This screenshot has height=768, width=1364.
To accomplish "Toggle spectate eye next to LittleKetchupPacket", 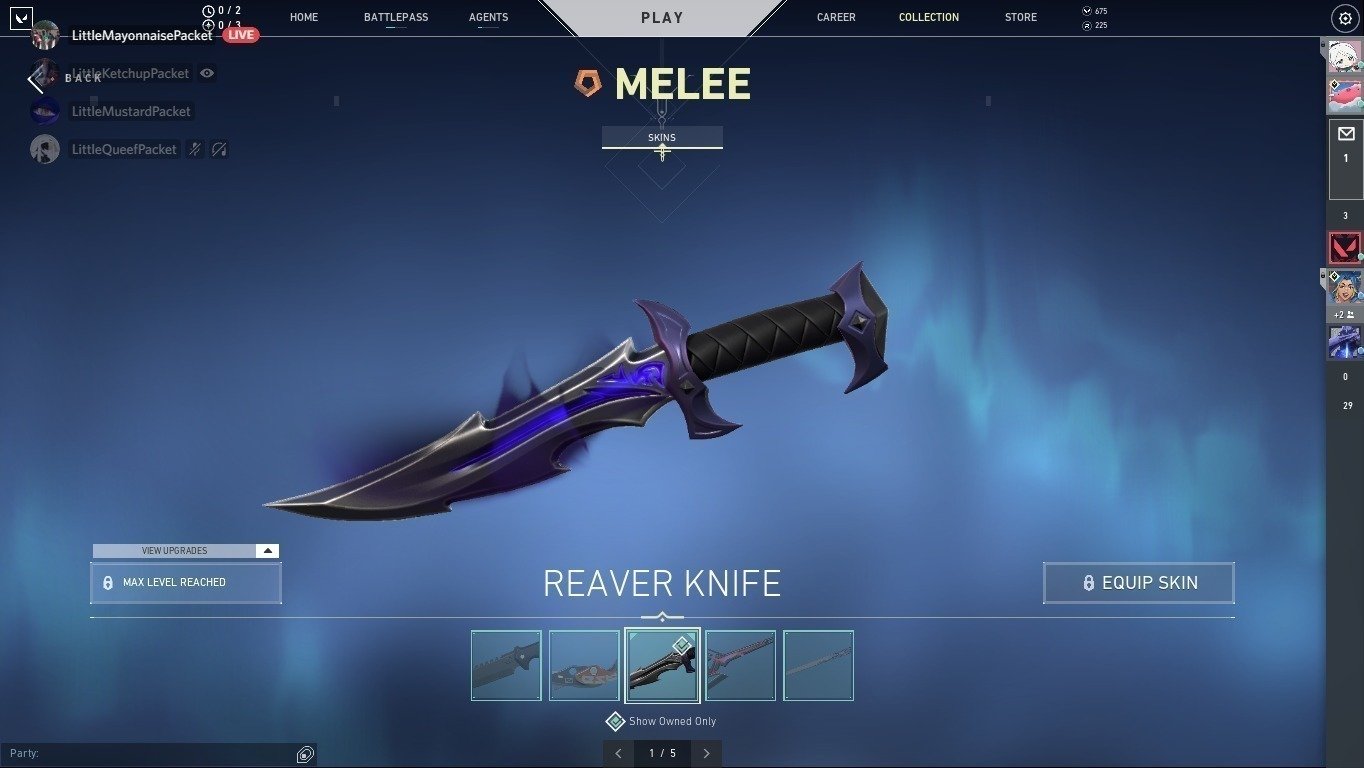I will [208, 73].
